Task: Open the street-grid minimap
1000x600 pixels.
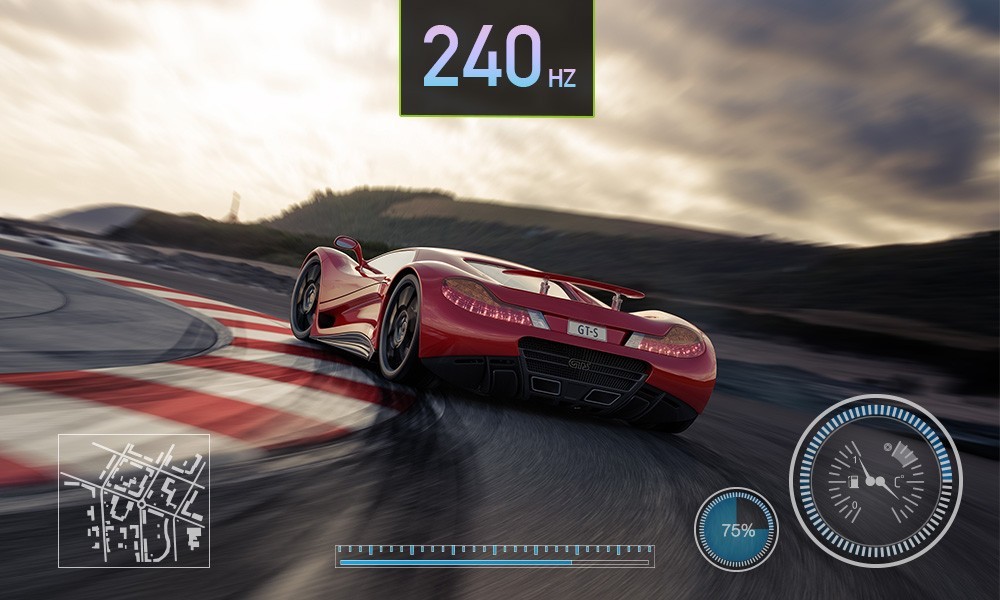Action: click(134, 500)
